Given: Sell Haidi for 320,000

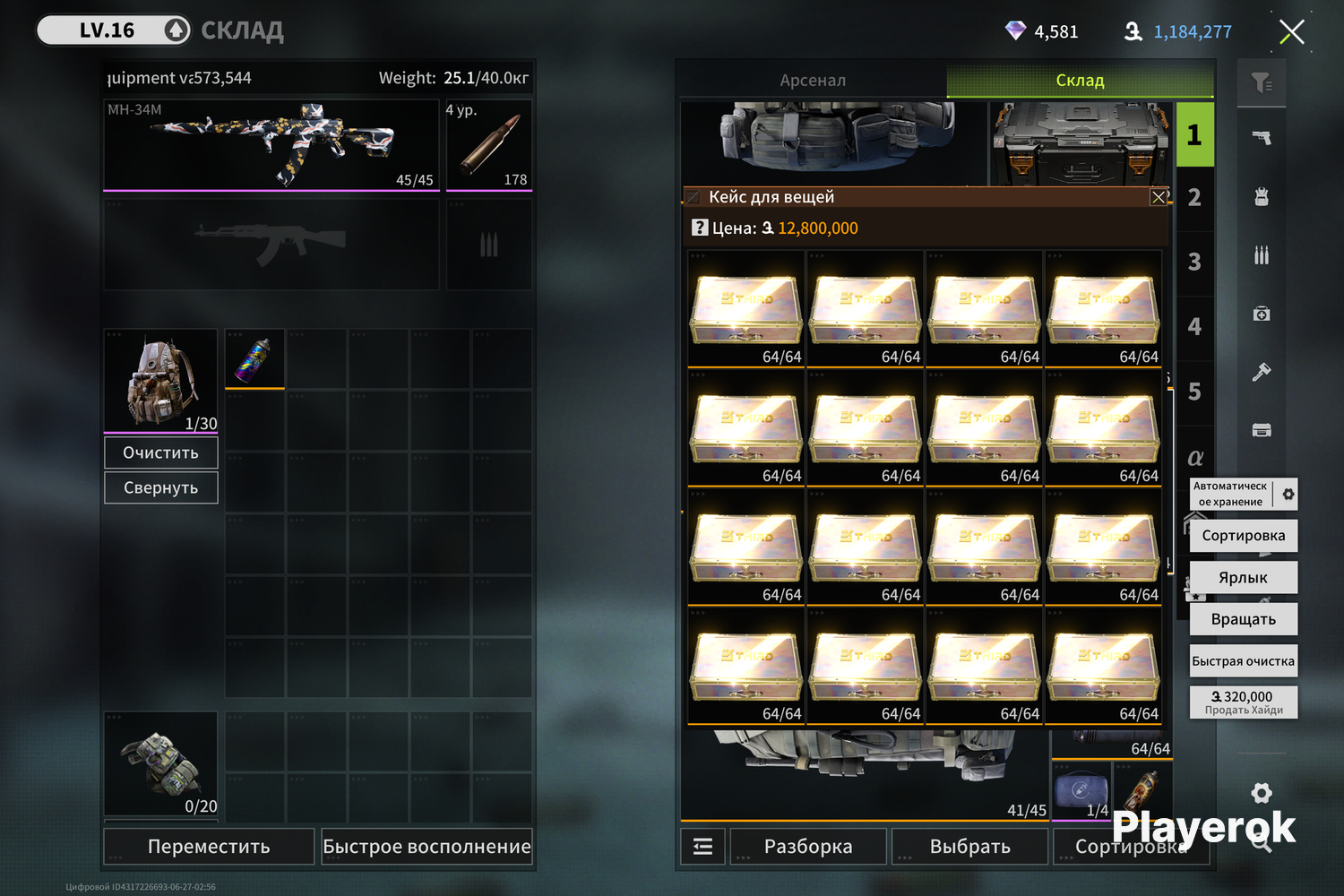Looking at the screenshot, I should click(1243, 702).
